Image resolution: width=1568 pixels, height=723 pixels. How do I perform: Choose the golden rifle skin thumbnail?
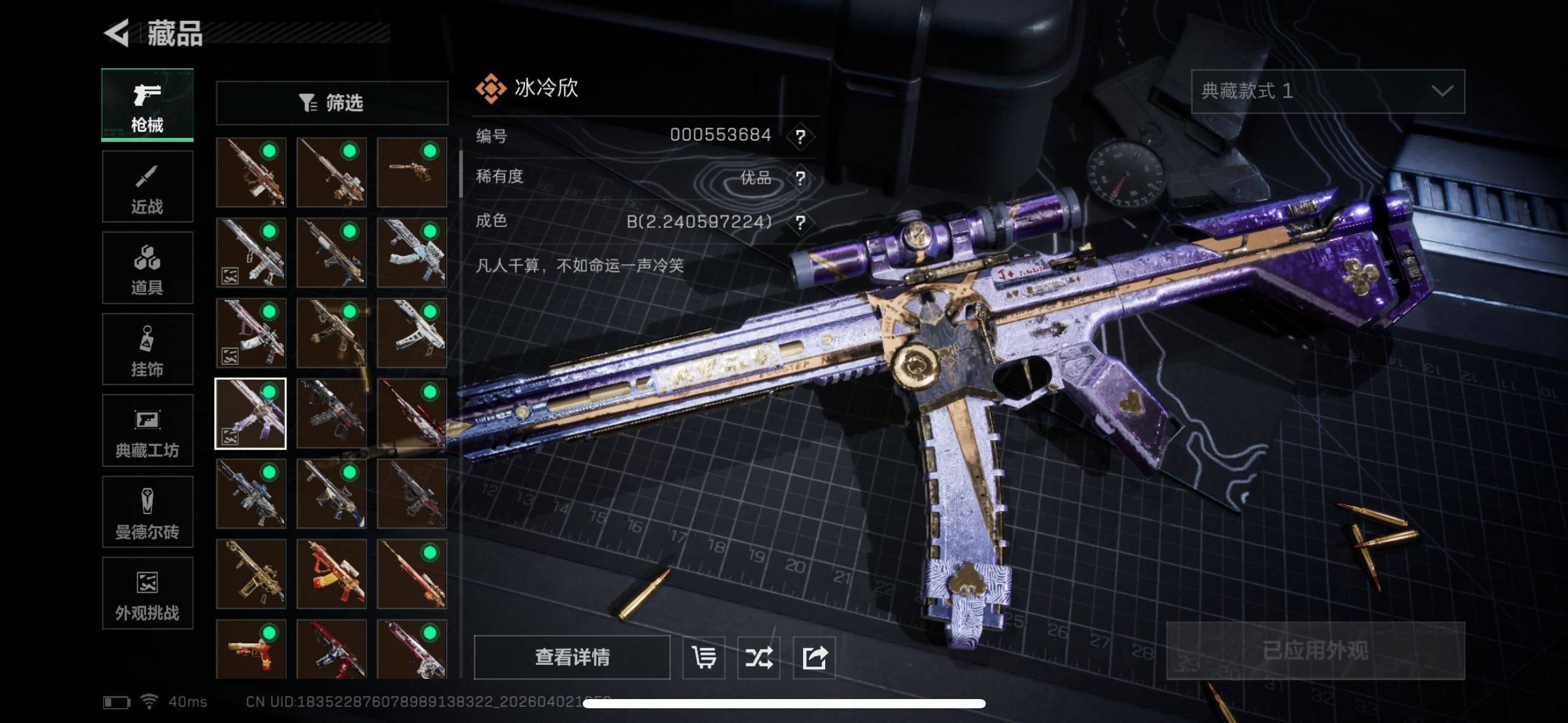pyautogui.click(x=251, y=574)
